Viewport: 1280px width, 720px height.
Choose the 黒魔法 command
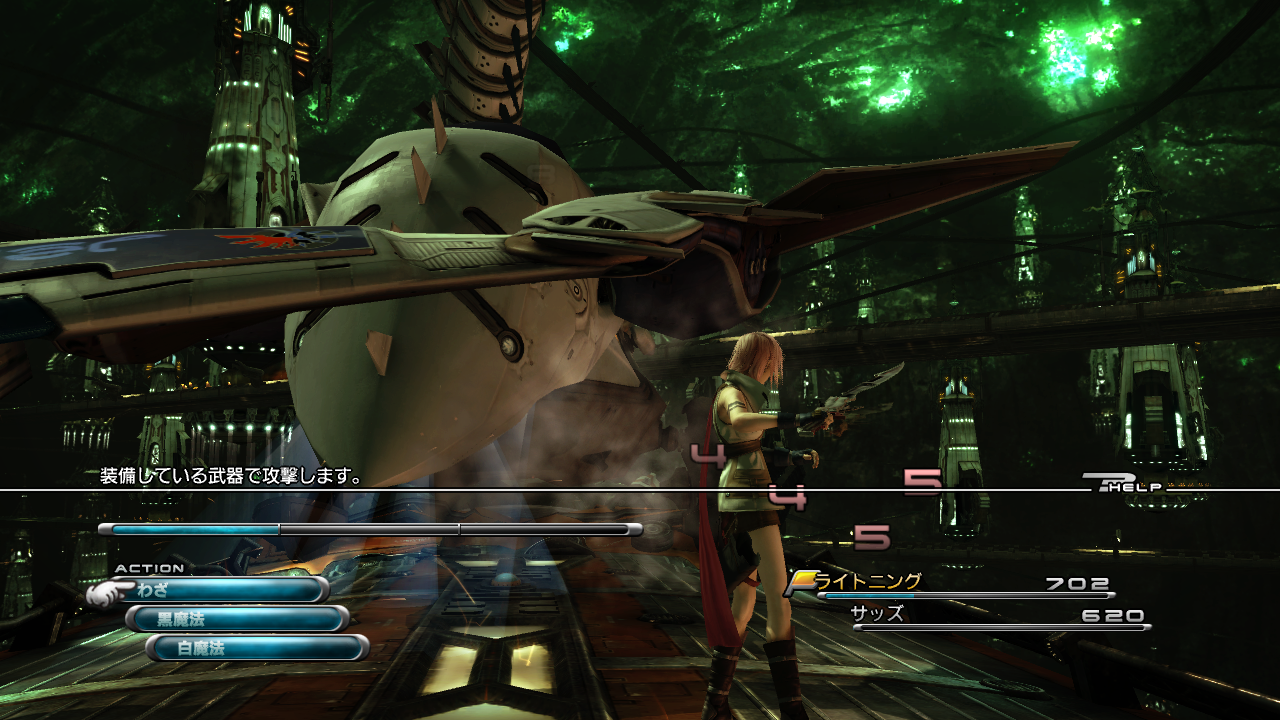238,619
